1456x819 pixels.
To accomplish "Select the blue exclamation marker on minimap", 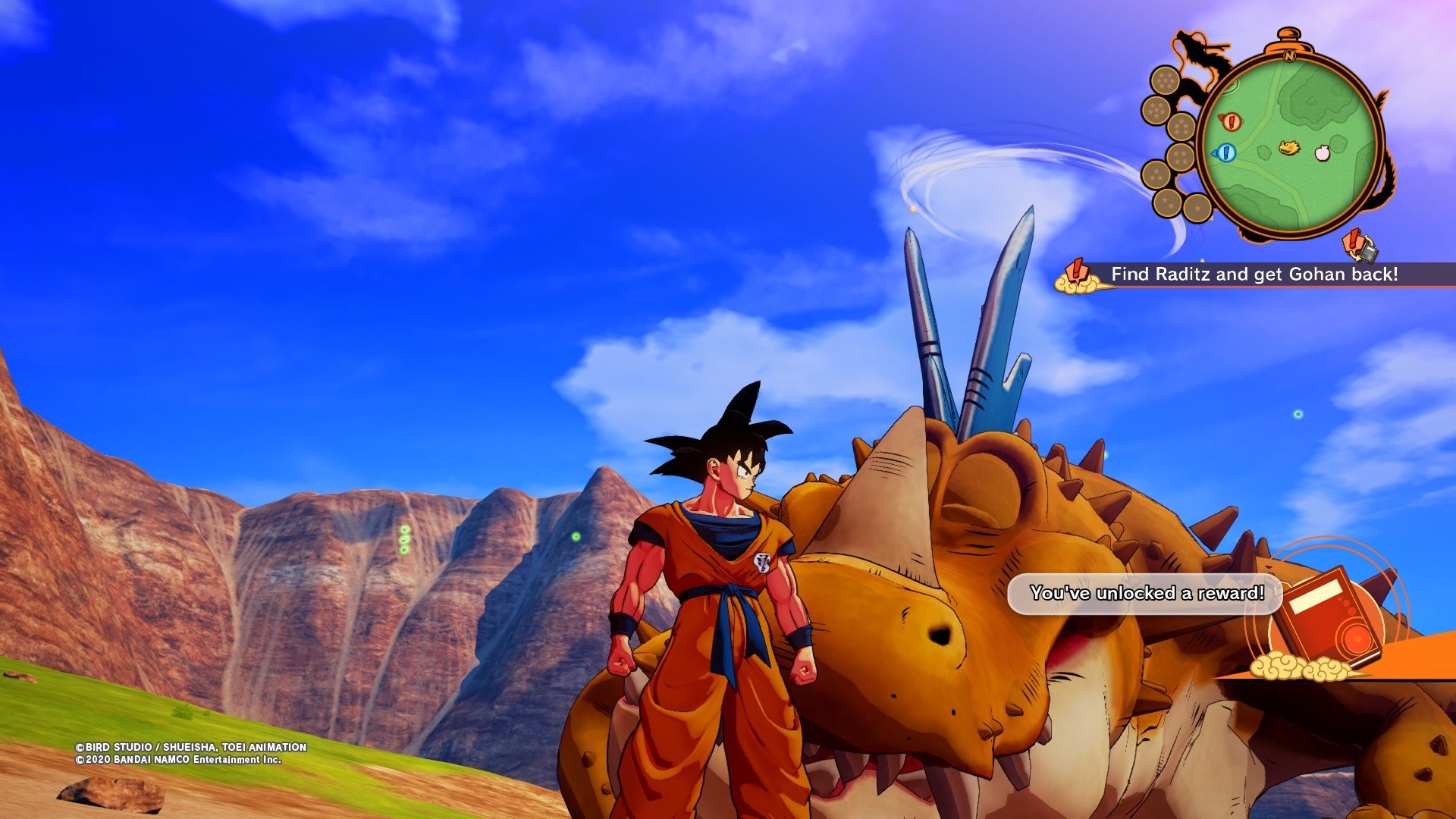I will point(1225,153).
